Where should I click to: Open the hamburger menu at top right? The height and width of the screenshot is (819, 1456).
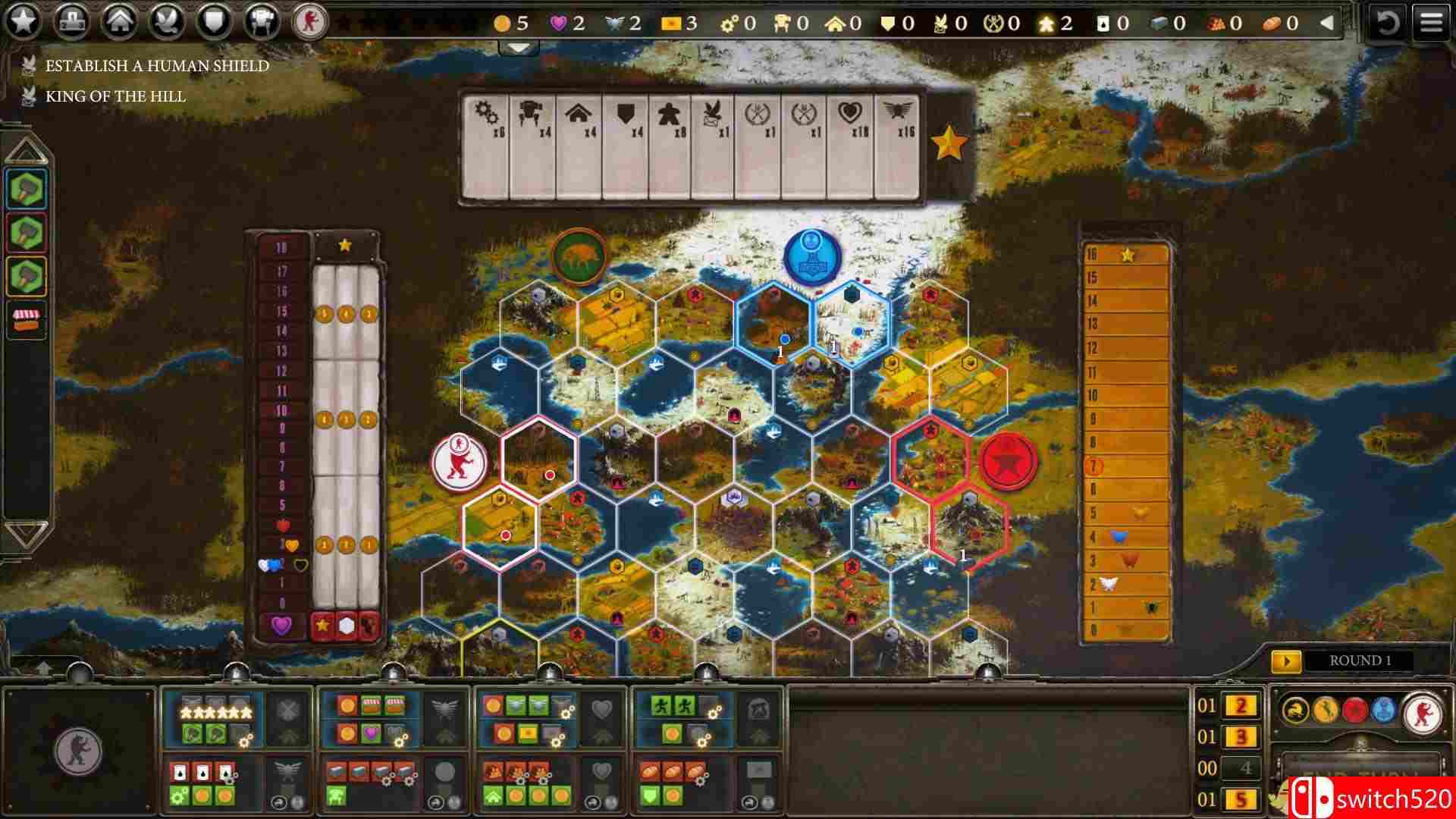pyautogui.click(x=1432, y=21)
